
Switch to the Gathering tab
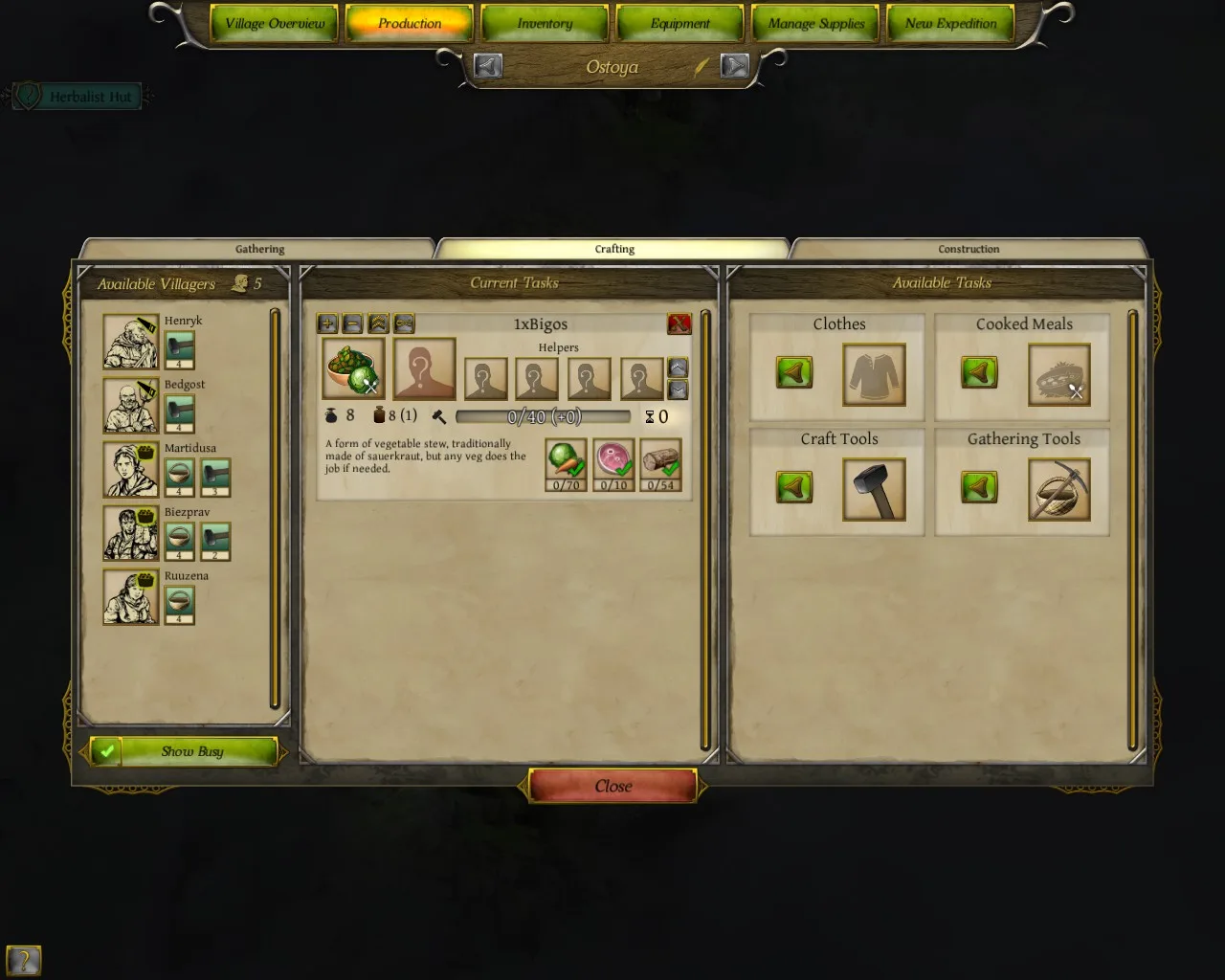259,249
